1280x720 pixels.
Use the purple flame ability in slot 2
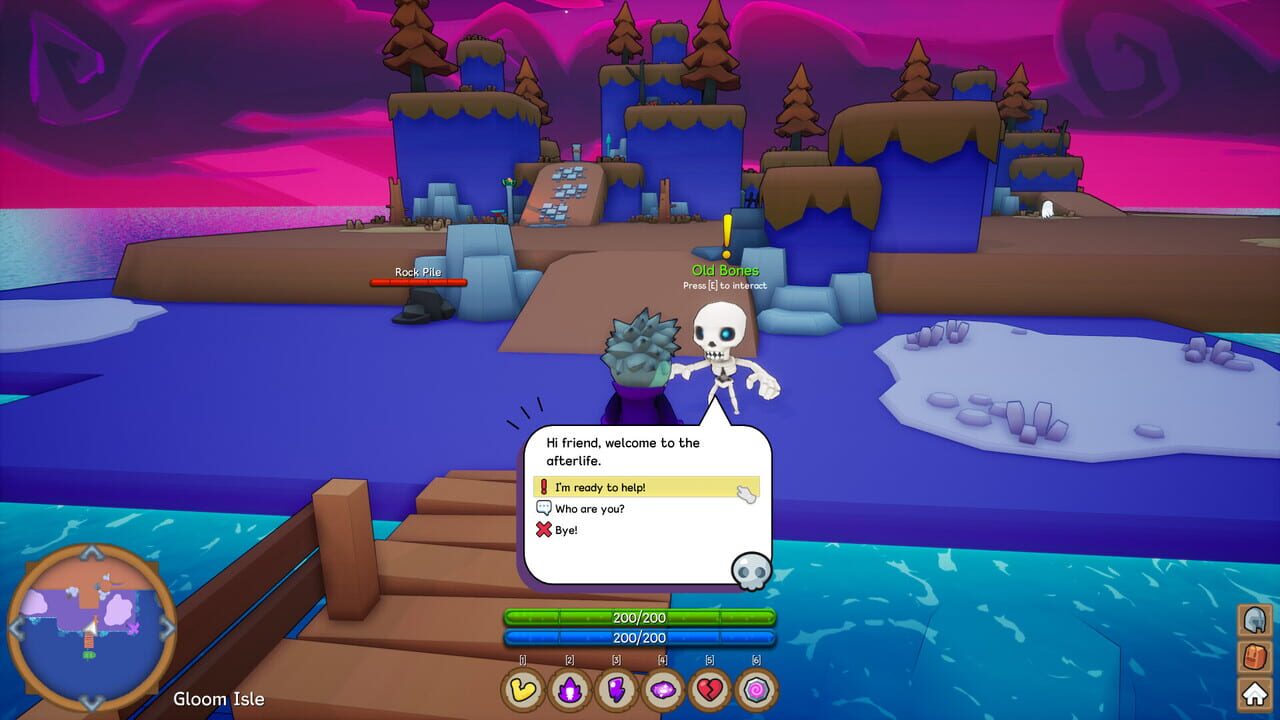pyautogui.click(x=570, y=689)
